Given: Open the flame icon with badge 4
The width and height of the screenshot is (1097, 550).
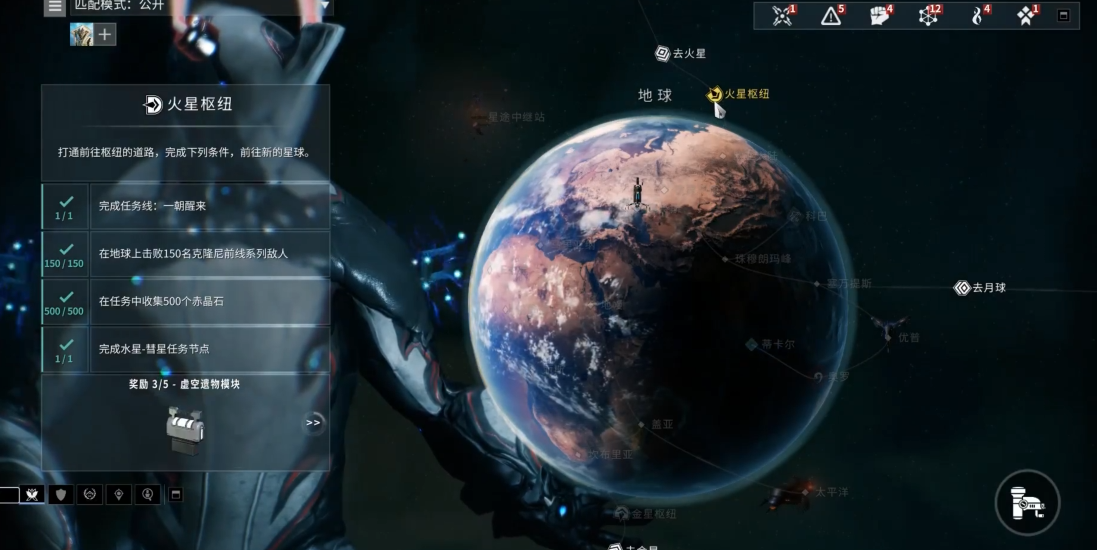Looking at the screenshot, I should [977, 16].
